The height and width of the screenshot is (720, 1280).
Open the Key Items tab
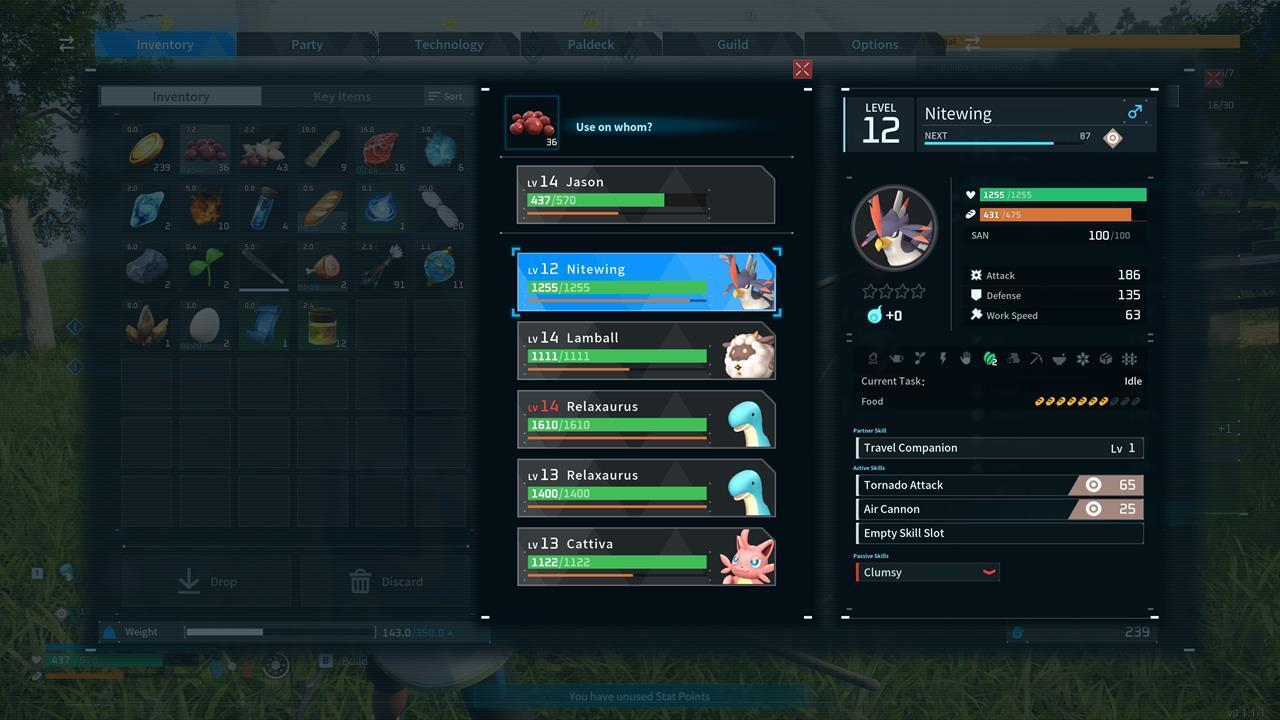click(341, 96)
